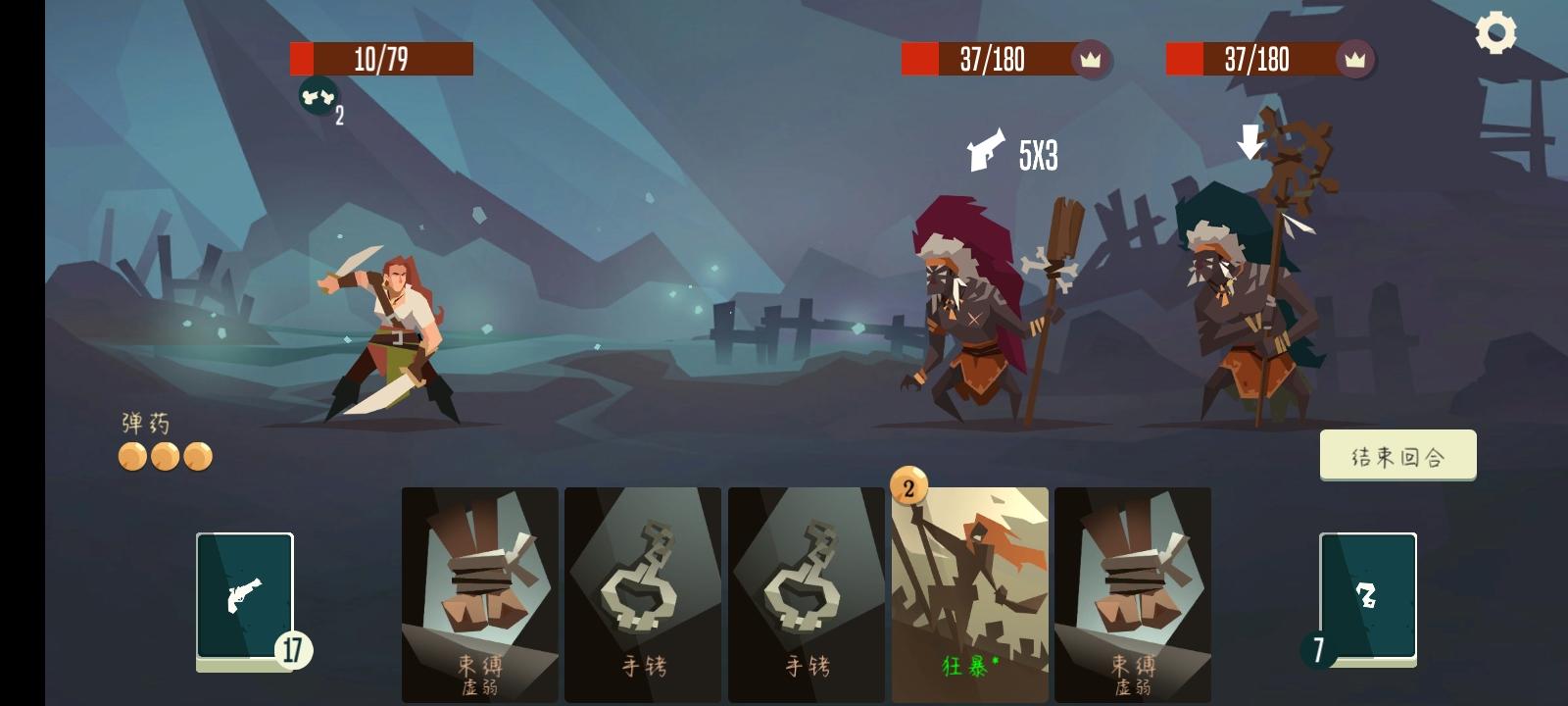This screenshot has height=706, width=1568.
Task: Open the draw pile with the pistol icon
Action: click(244, 596)
